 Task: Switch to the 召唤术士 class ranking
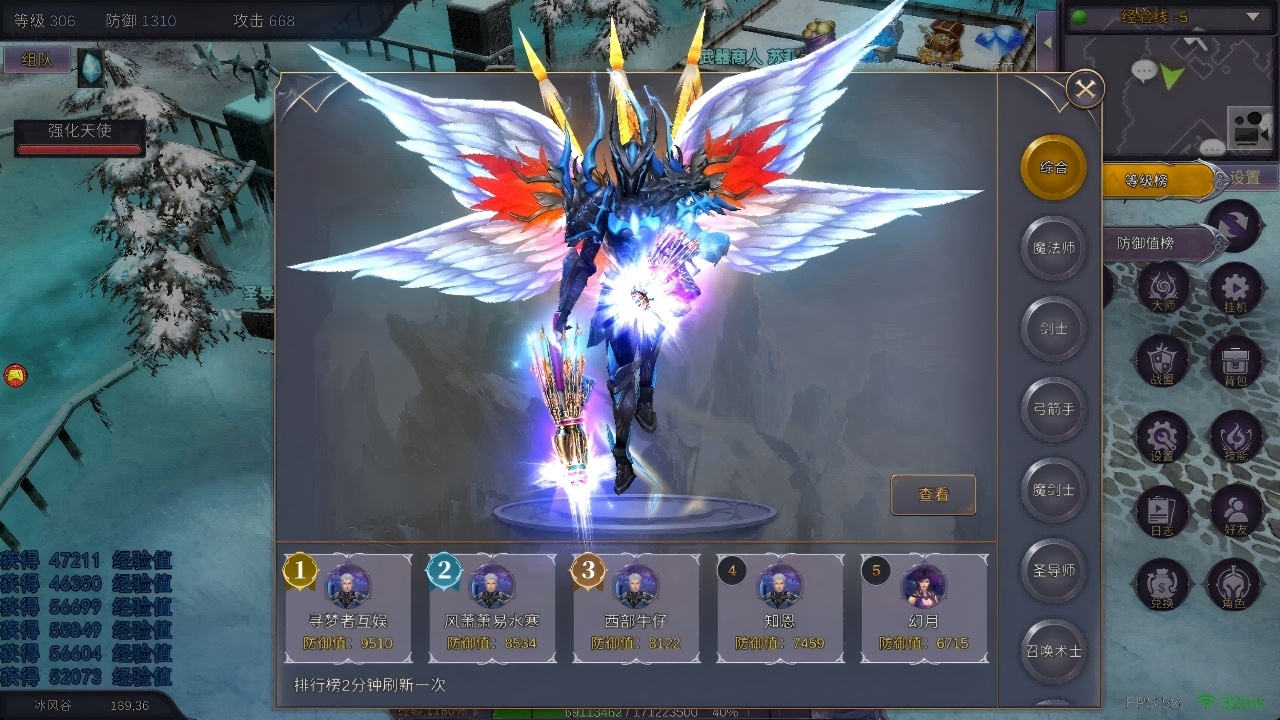coord(1053,650)
